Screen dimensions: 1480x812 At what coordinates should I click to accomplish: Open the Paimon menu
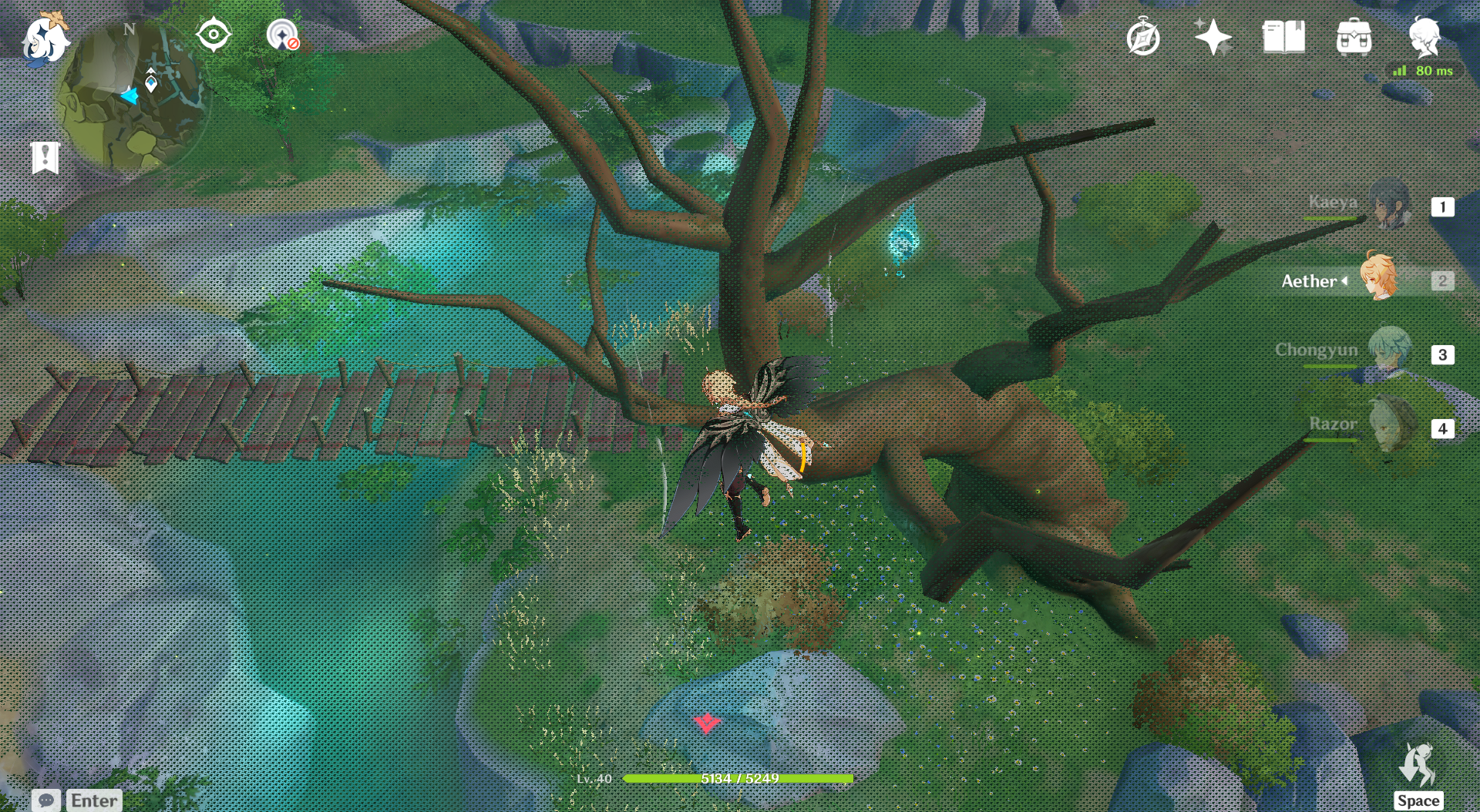(x=45, y=39)
